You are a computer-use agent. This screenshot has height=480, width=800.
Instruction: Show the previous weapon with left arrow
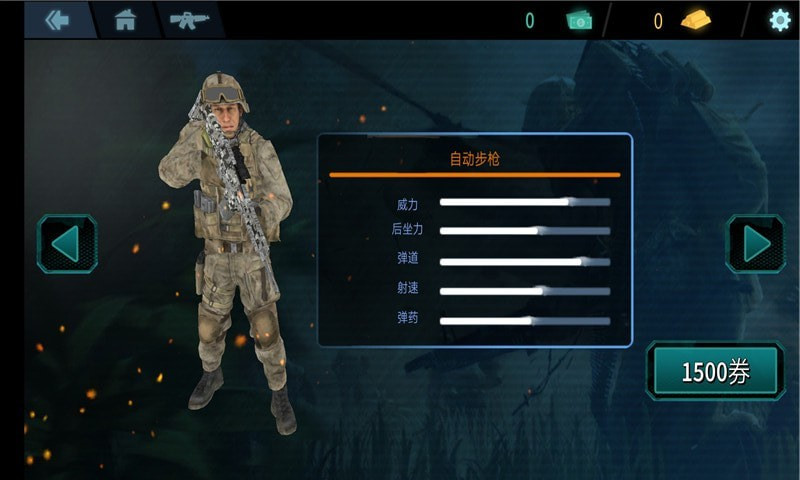click(67, 244)
